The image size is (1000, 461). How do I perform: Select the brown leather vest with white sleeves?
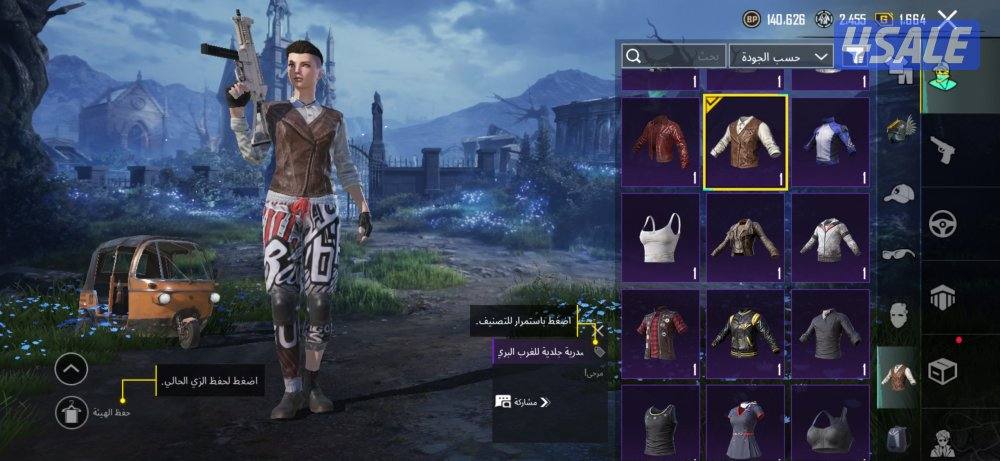pyautogui.click(x=745, y=141)
